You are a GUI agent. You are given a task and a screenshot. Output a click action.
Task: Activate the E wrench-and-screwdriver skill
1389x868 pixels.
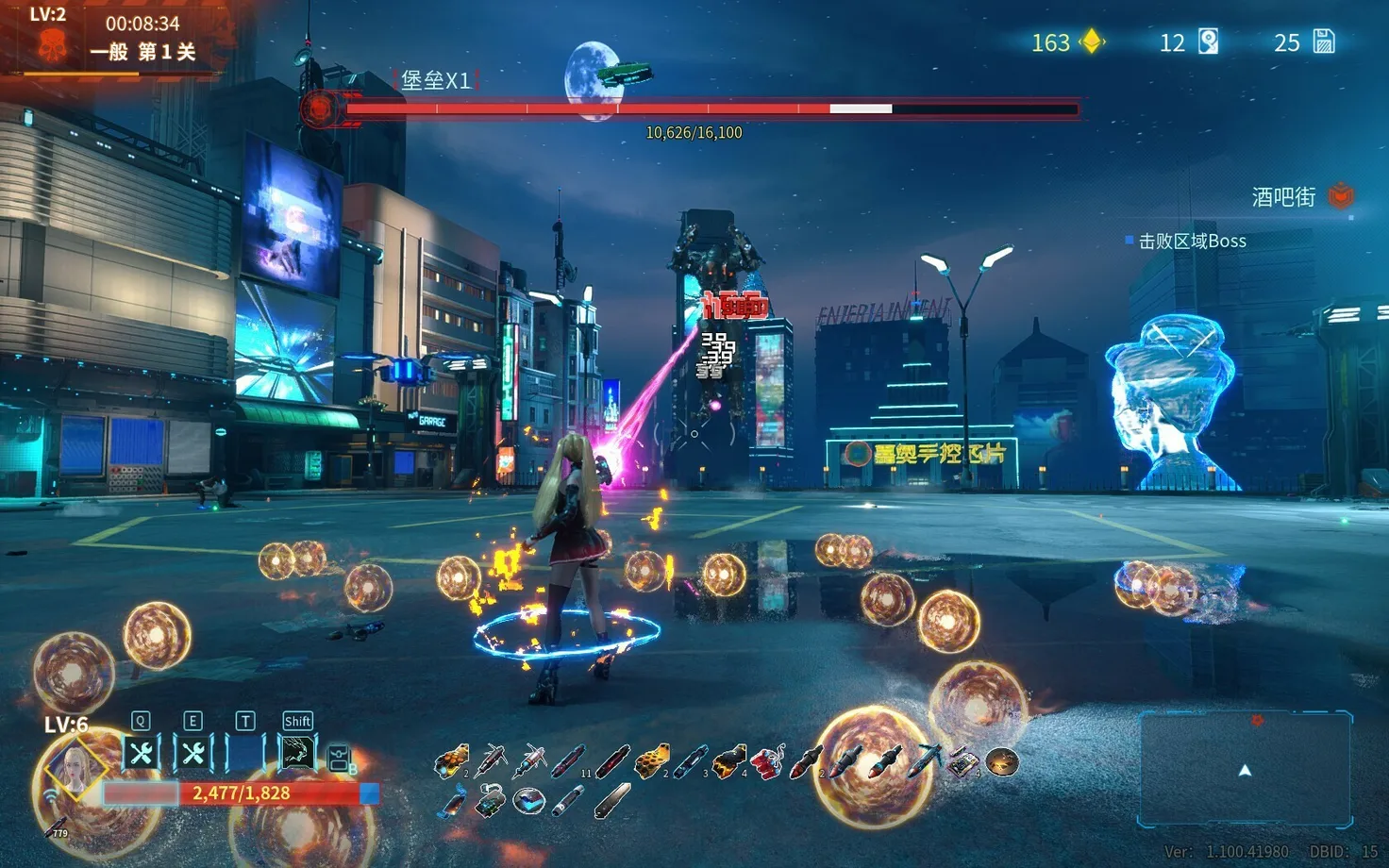pos(193,753)
